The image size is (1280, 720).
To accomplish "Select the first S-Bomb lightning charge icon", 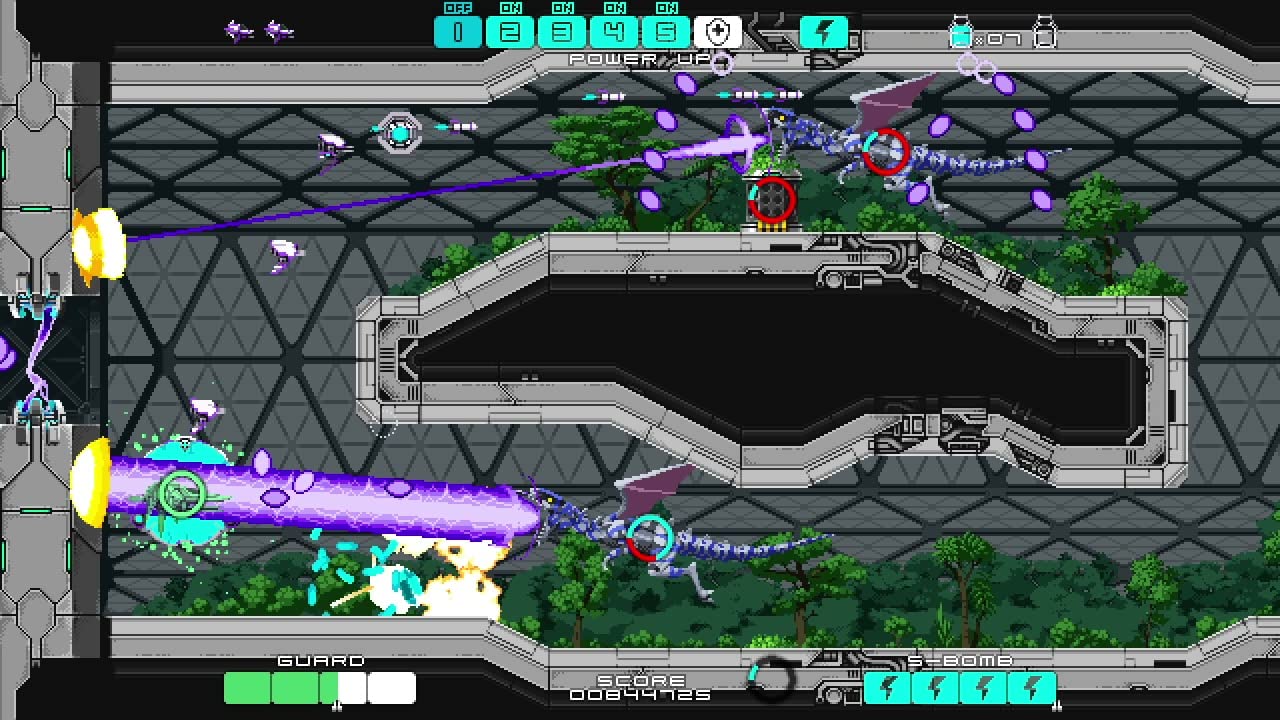I will [x=890, y=687].
